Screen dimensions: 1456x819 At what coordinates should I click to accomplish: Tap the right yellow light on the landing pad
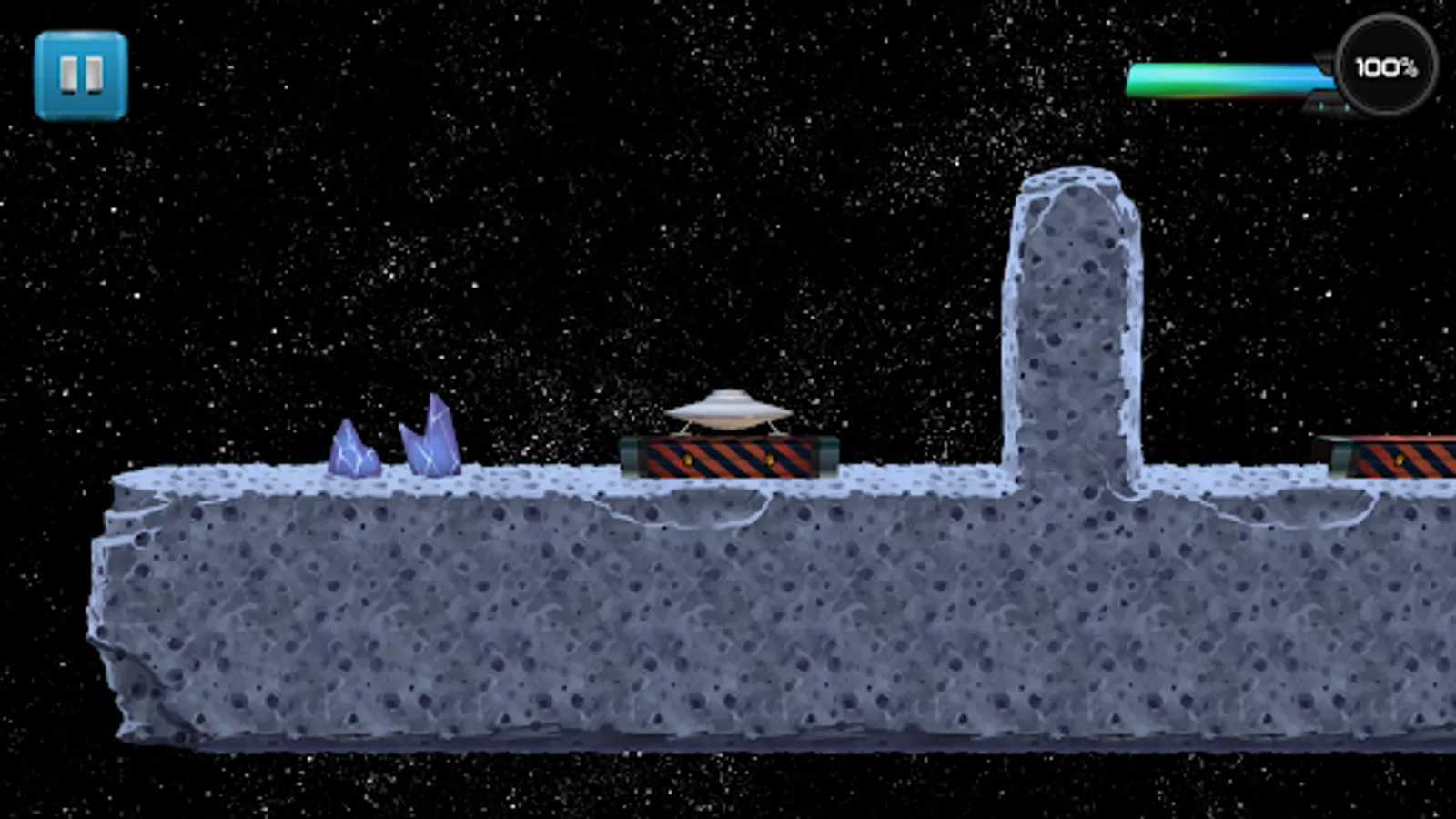[771, 460]
